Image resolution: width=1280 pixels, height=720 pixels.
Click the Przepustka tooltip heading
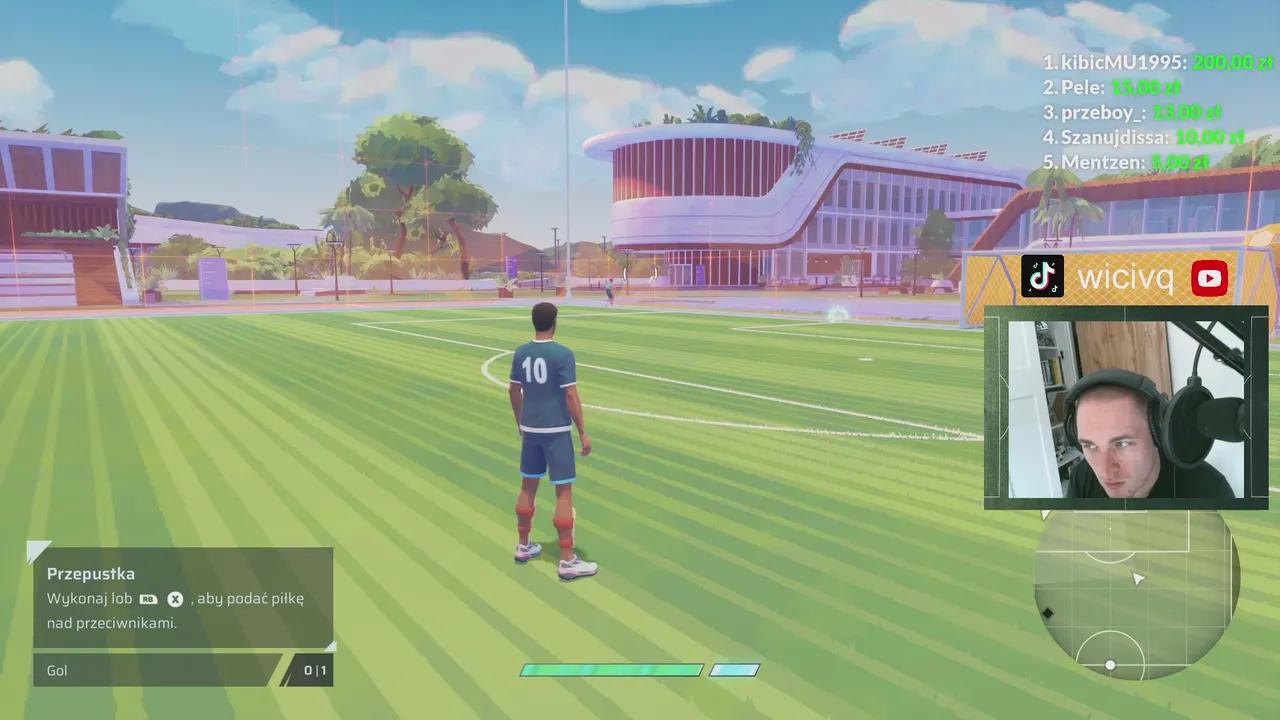click(91, 573)
